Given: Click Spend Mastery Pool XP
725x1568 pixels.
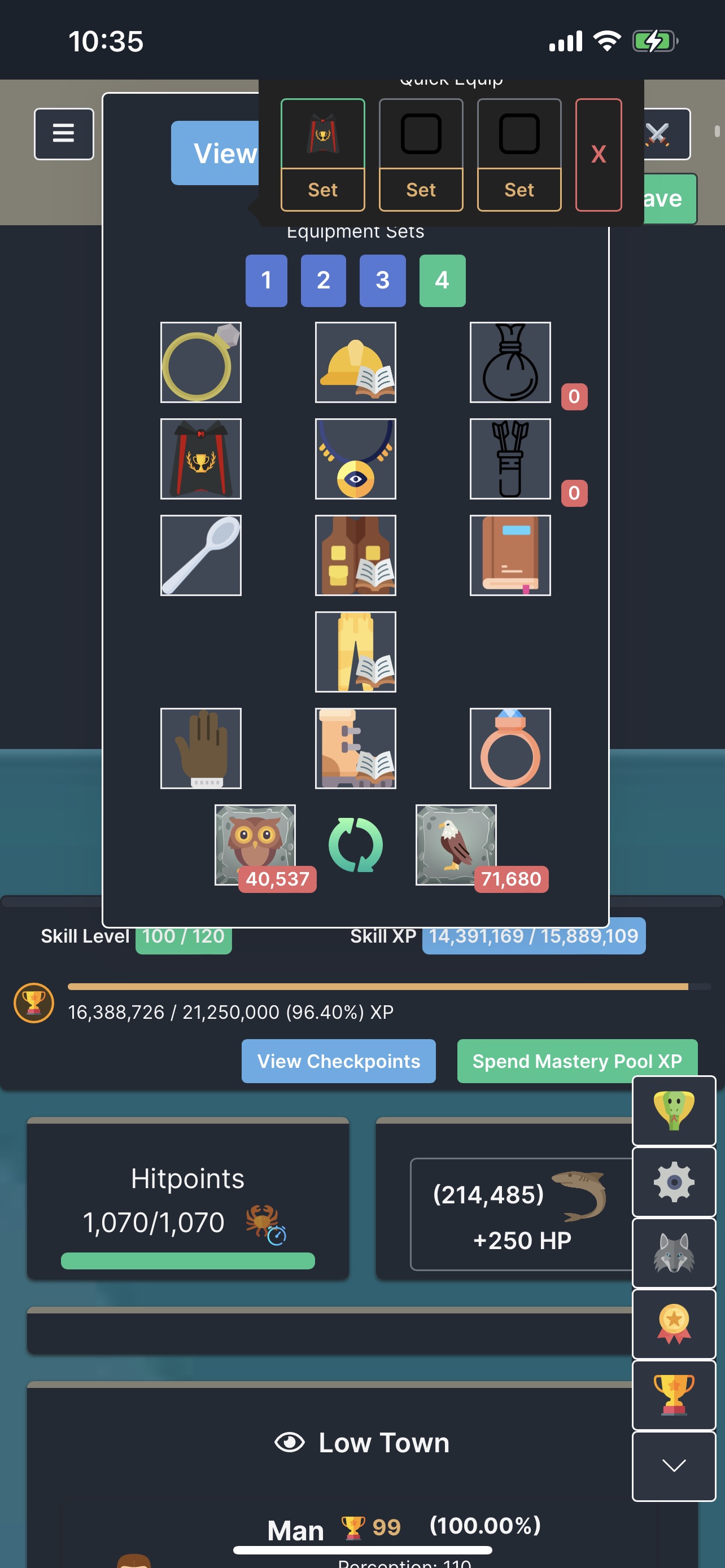Looking at the screenshot, I should point(577,1061).
